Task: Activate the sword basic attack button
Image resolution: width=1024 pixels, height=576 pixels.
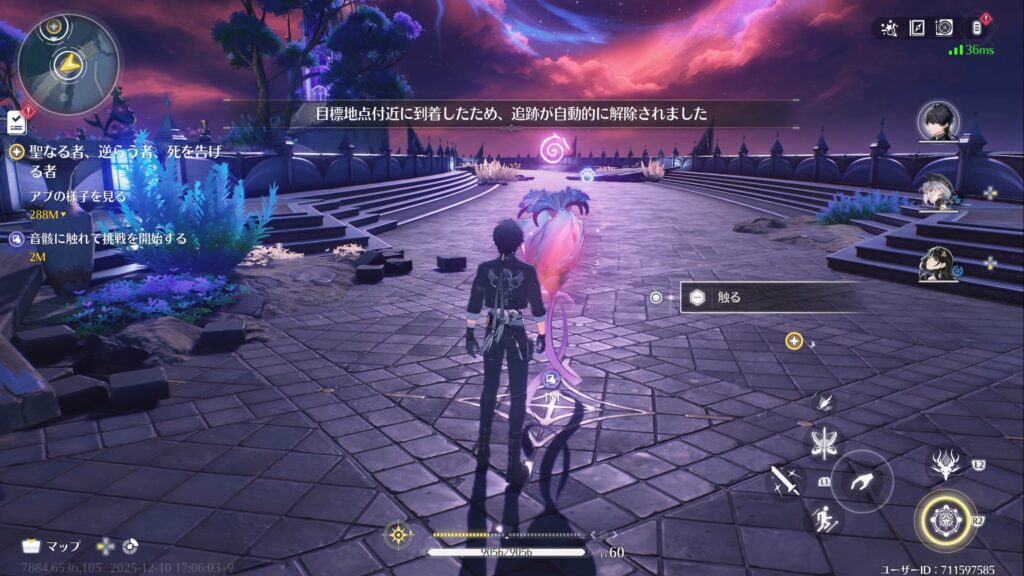Action: 784,481
